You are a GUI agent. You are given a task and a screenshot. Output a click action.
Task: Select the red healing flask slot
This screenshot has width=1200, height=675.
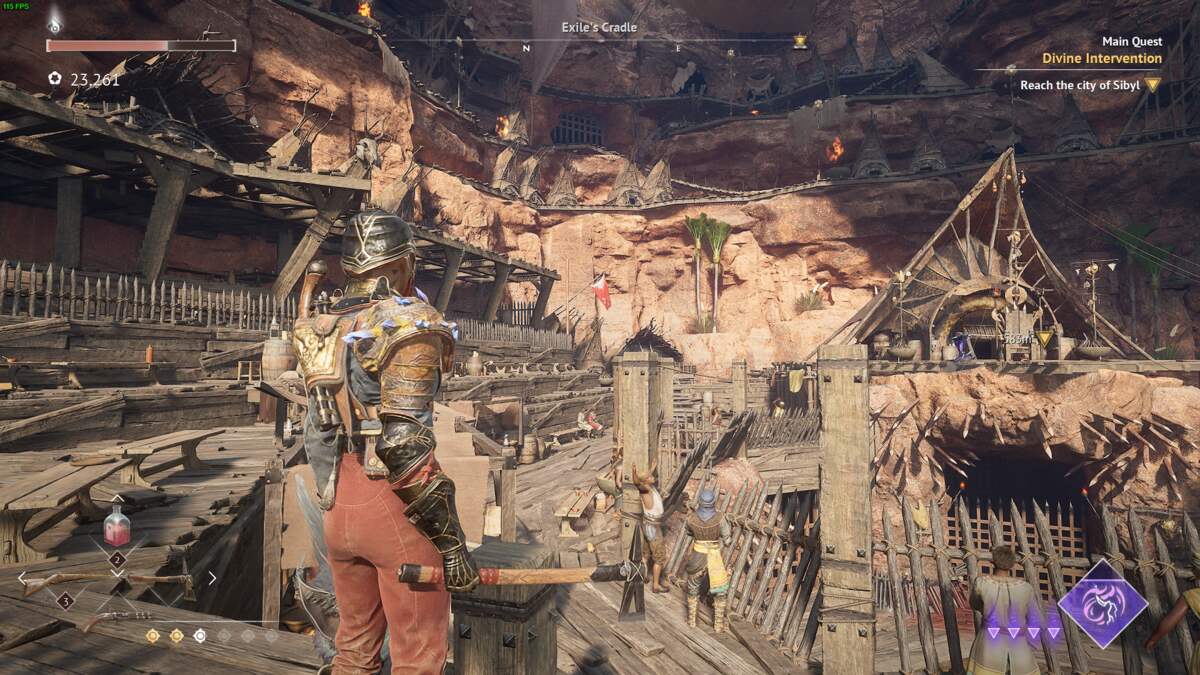point(117,526)
